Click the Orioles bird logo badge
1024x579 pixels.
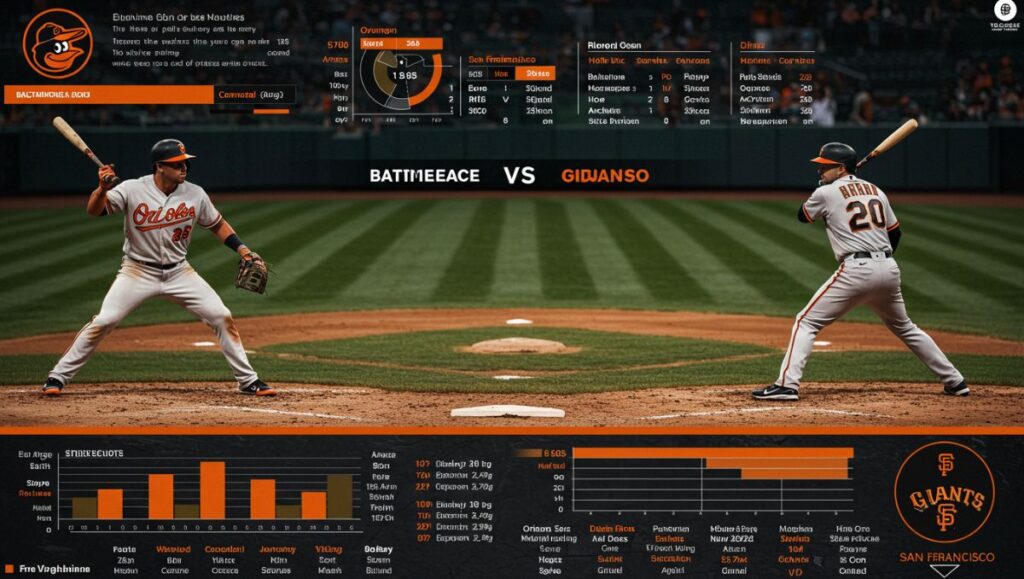pos(57,43)
